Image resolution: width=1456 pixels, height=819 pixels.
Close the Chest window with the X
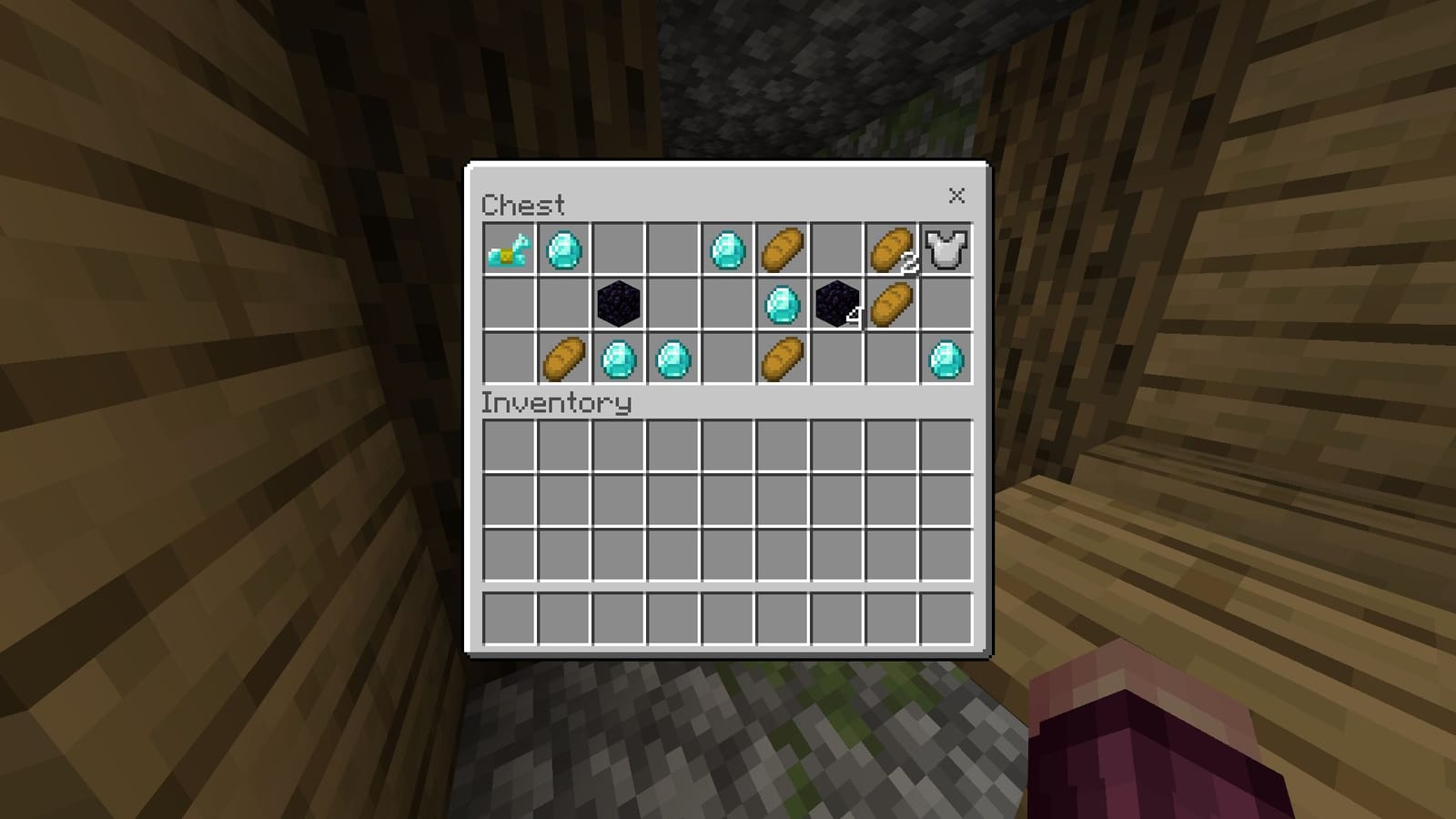(x=957, y=195)
